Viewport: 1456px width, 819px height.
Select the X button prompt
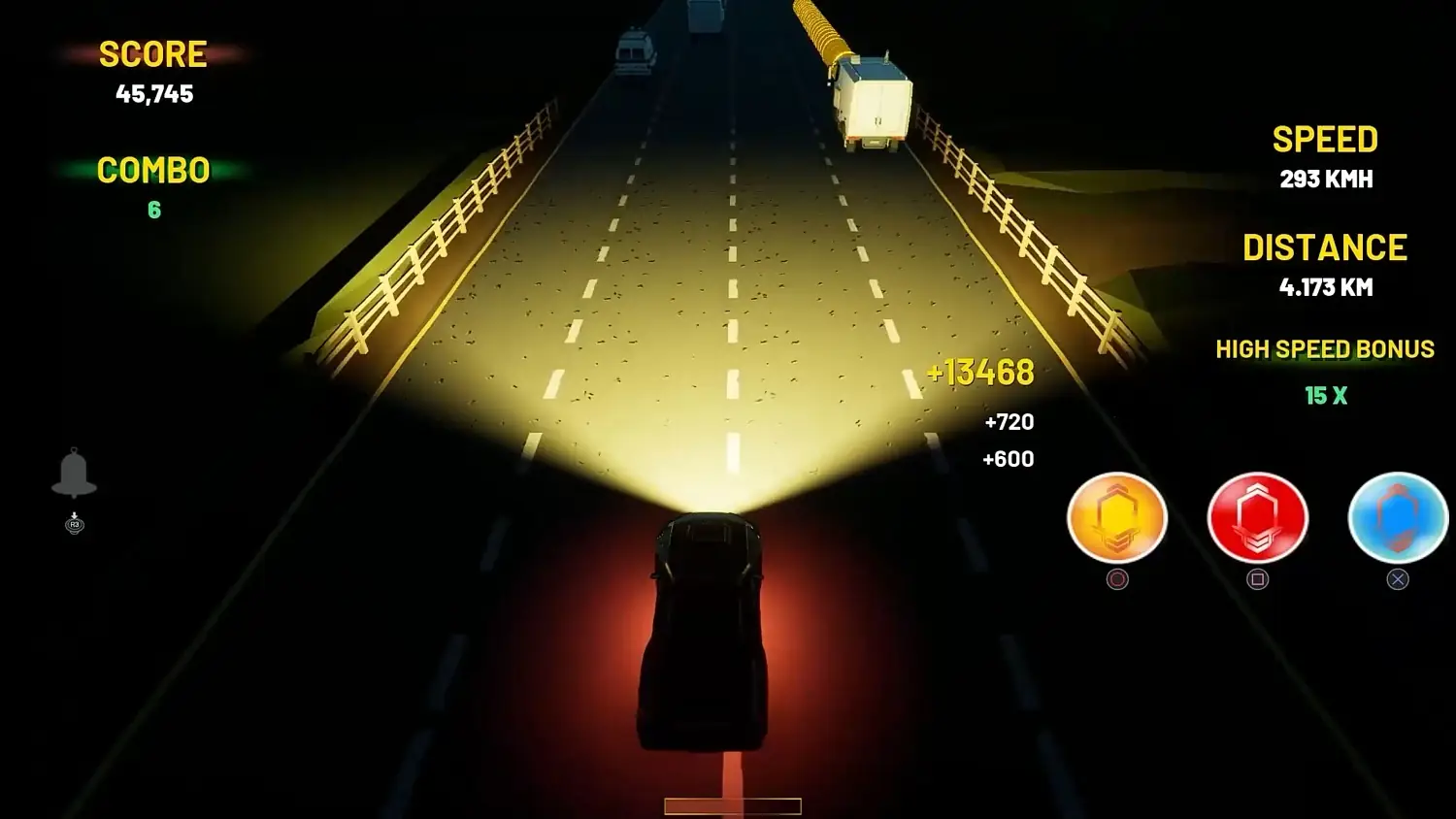click(x=1398, y=579)
